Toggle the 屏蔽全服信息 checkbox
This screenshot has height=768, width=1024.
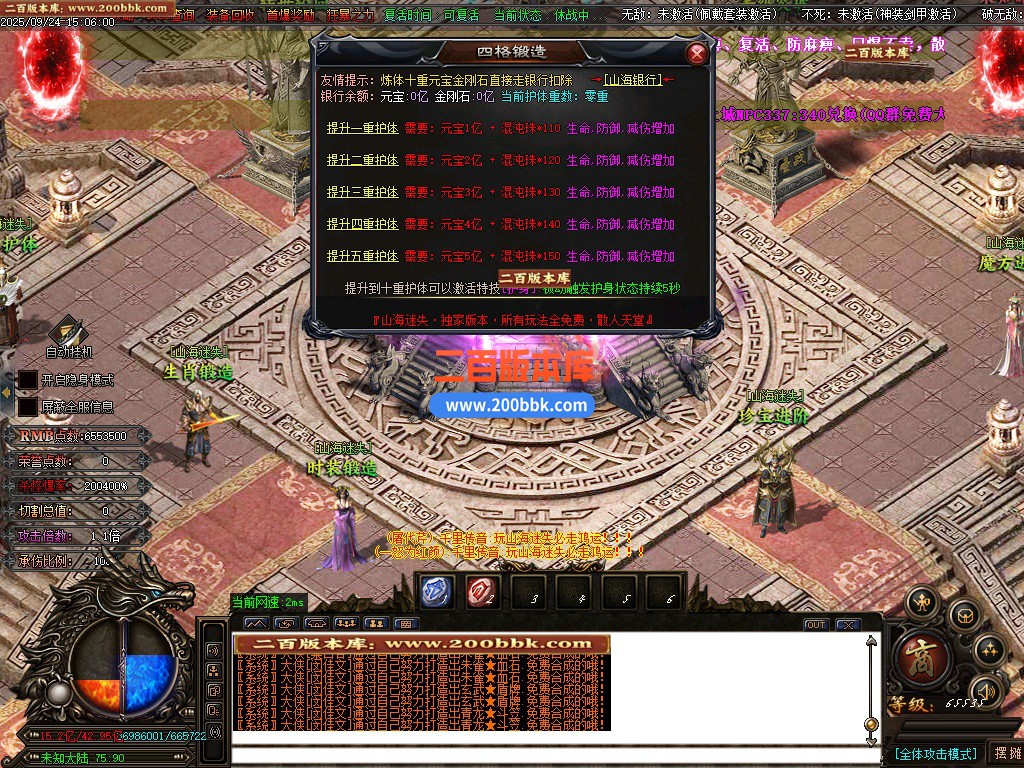point(28,407)
